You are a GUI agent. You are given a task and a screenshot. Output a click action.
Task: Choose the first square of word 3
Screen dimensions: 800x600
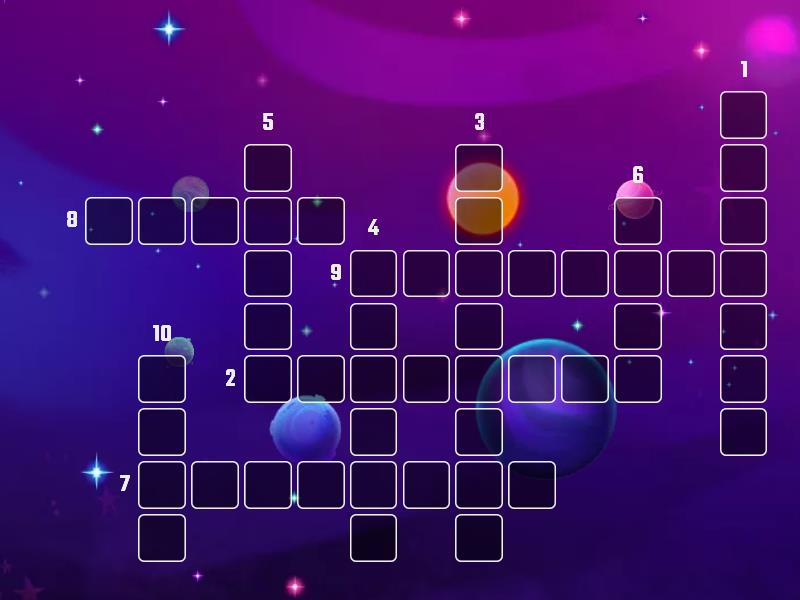click(x=479, y=168)
